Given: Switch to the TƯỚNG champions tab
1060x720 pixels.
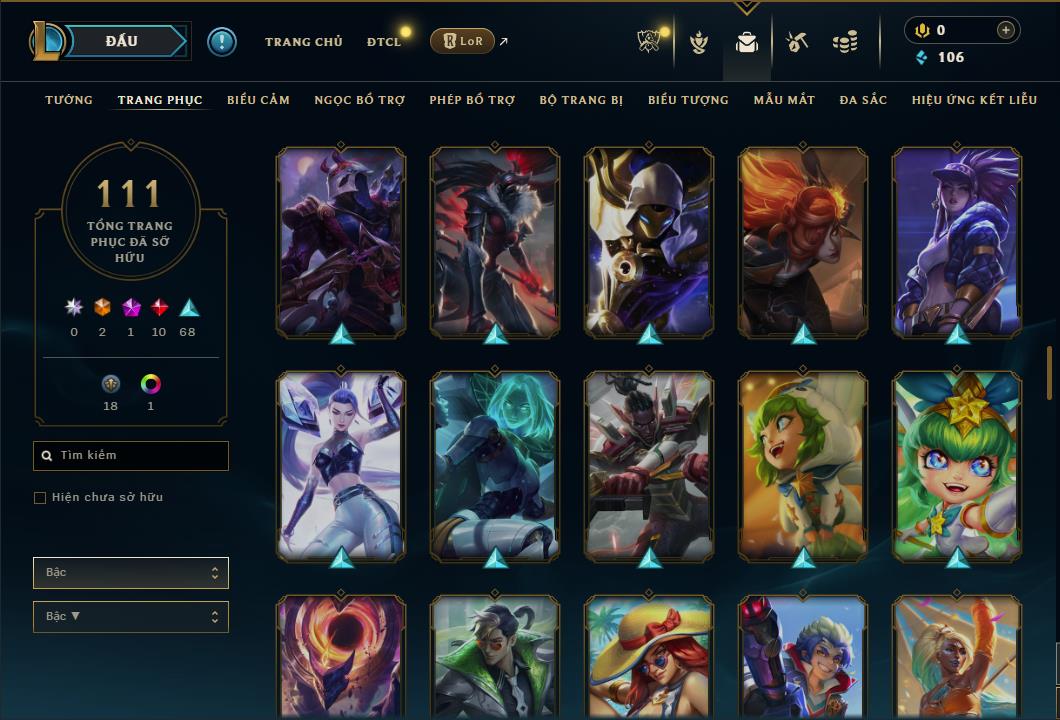Looking at the screenshot, I should click(x=69, y=100).
